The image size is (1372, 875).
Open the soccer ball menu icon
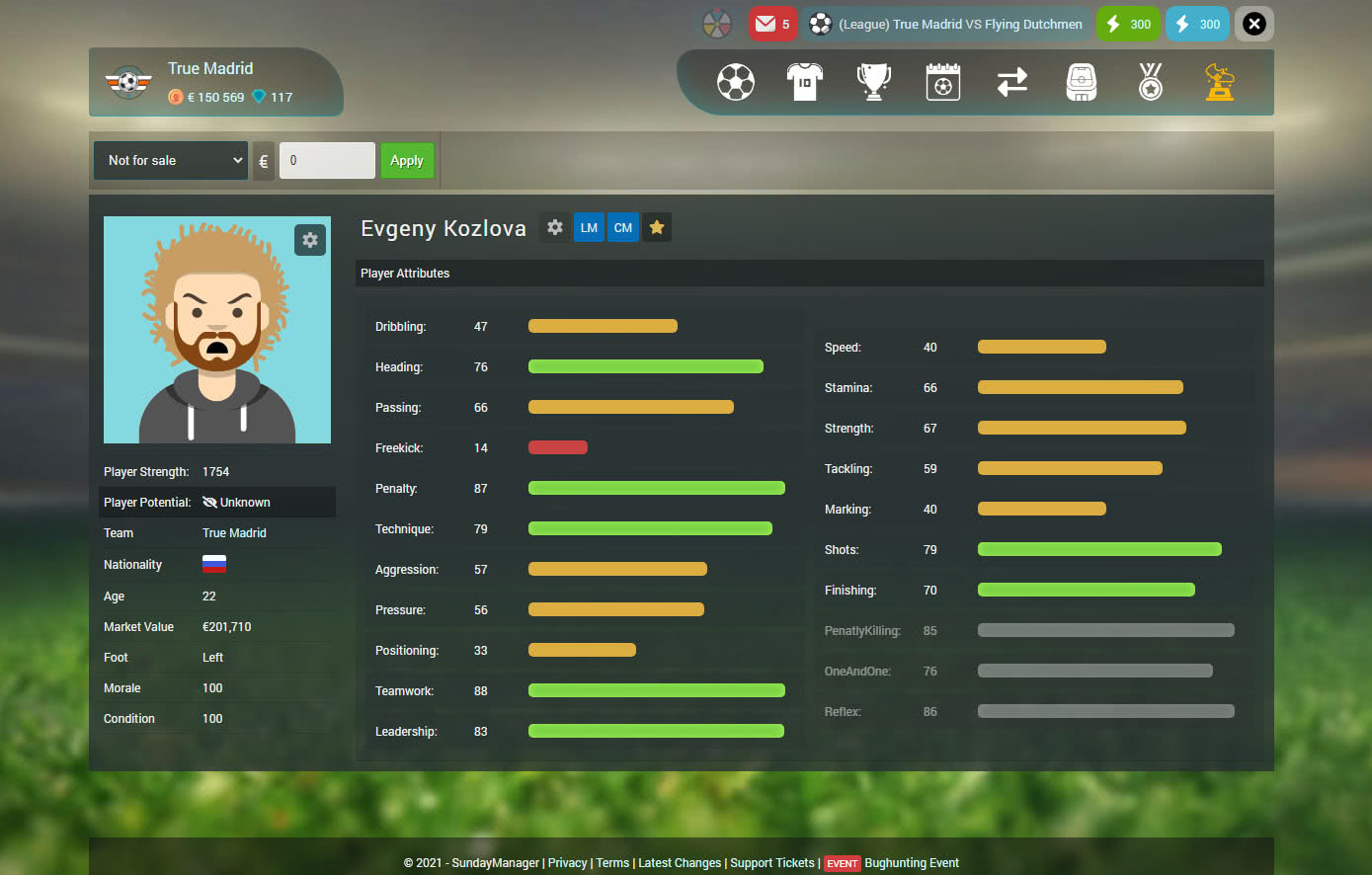[x=735, y=82]
